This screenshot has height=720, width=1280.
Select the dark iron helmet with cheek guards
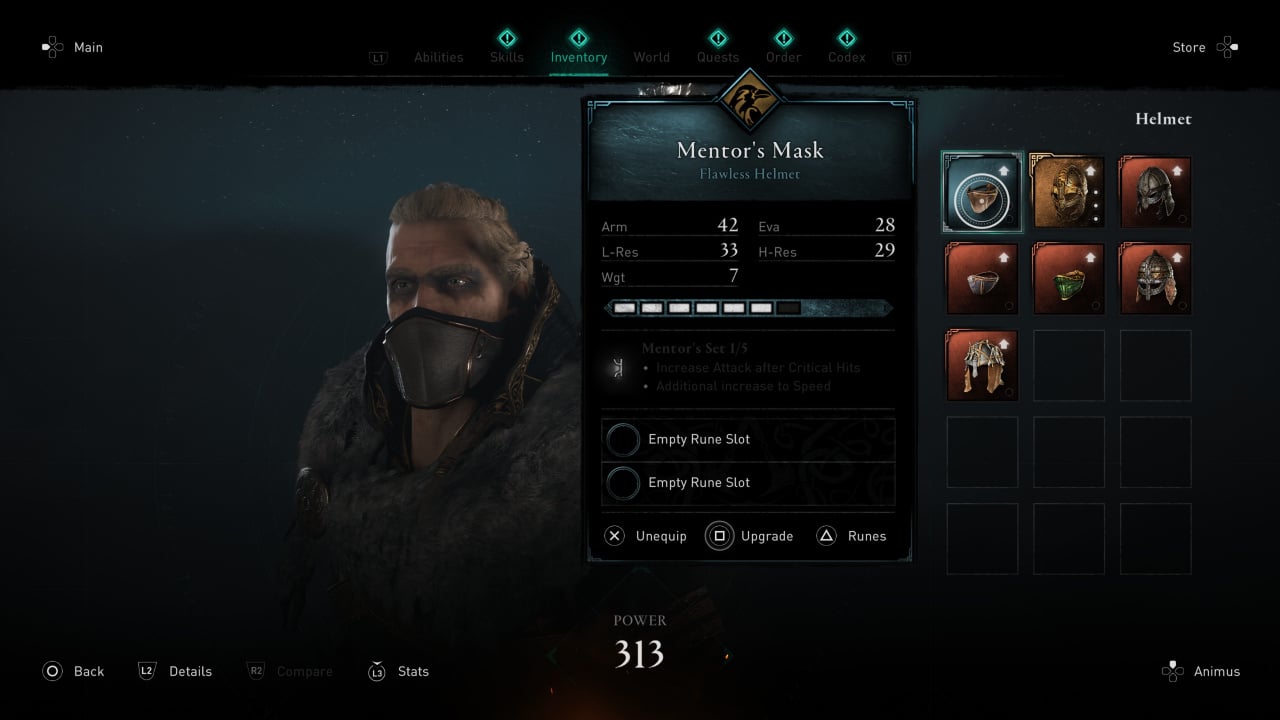[1155, 192]
